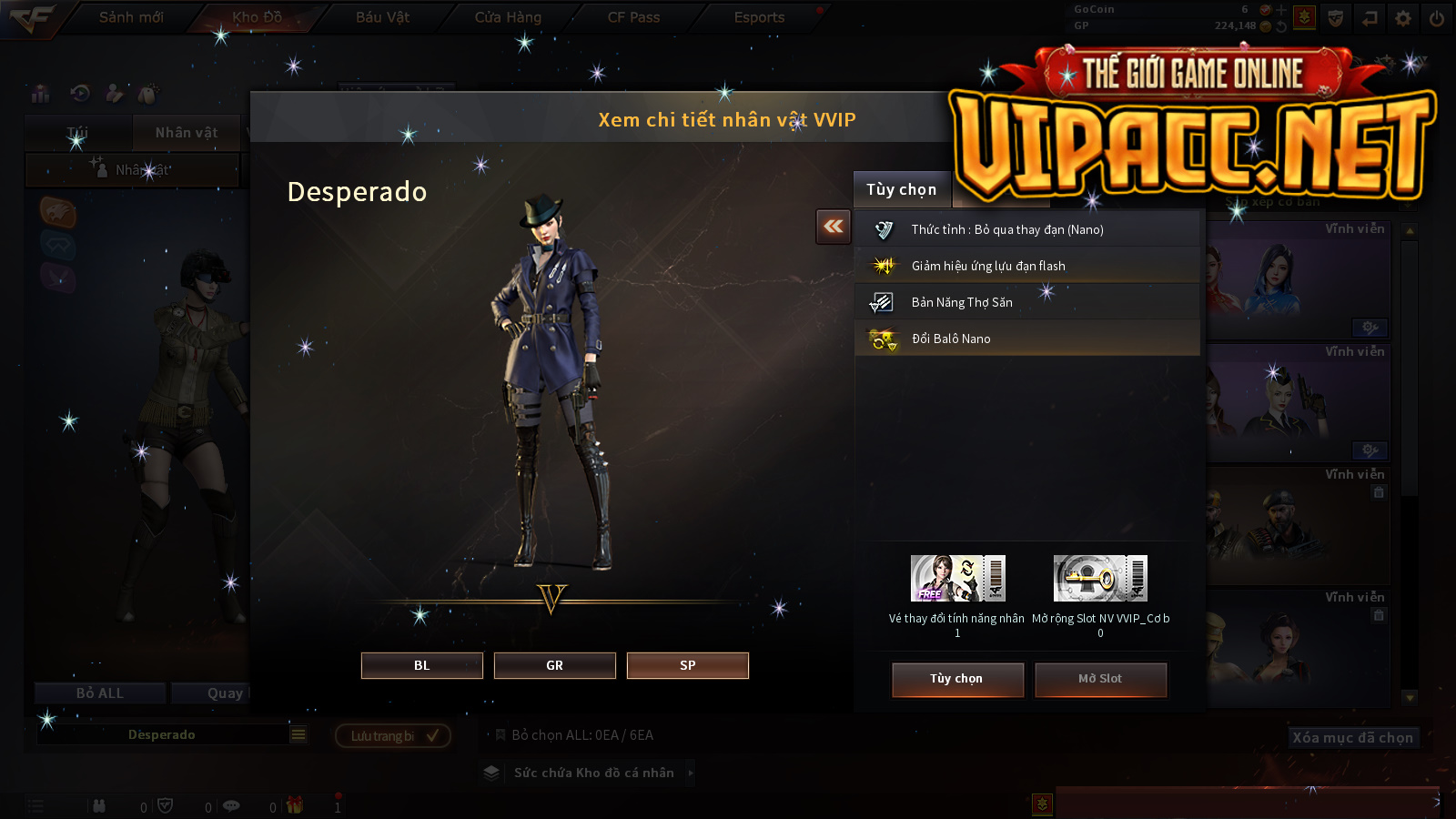Screen dimensions: 1456x819
Task: Select the GR team button
Action: click(554, 665)
